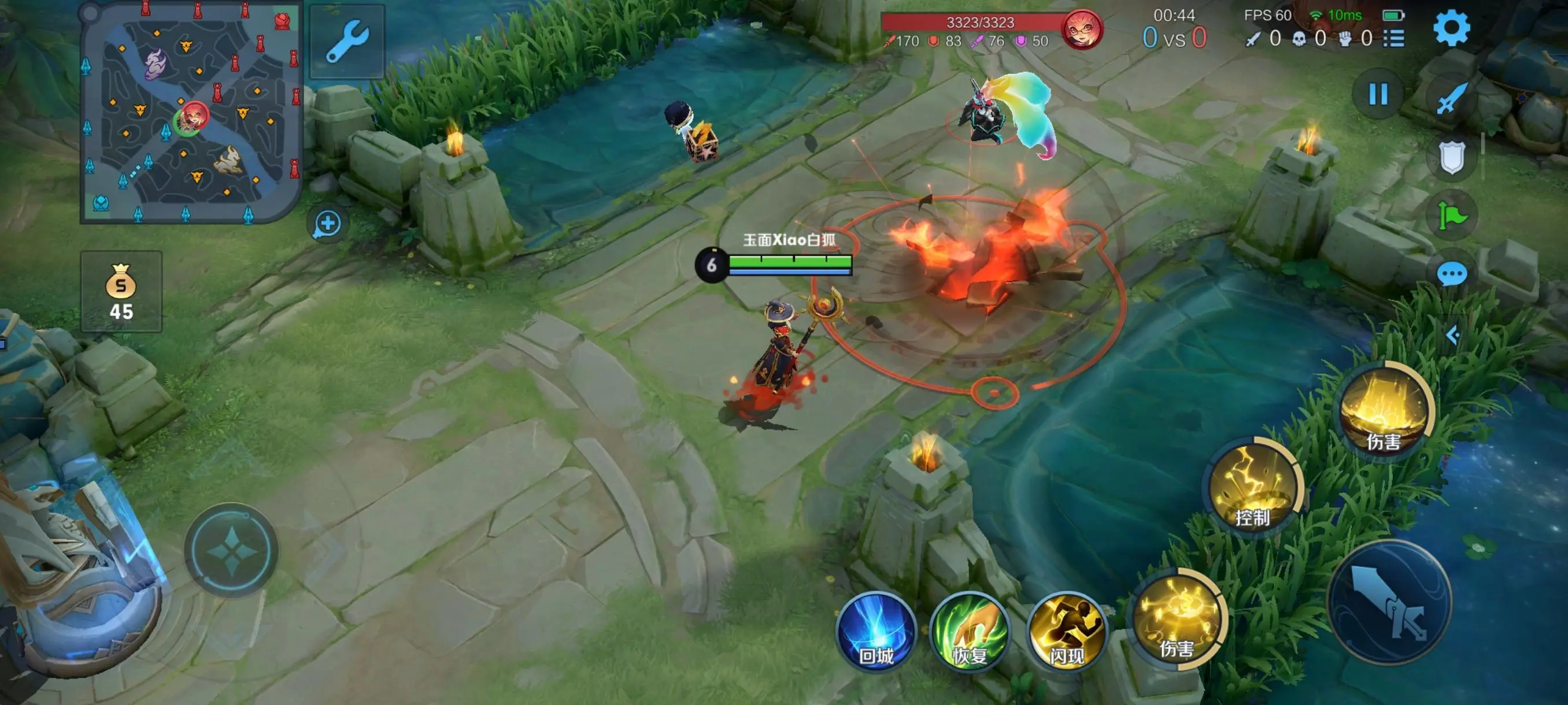Send the sword attack signal
The image size is (1568, 705).
[1452, 97]
